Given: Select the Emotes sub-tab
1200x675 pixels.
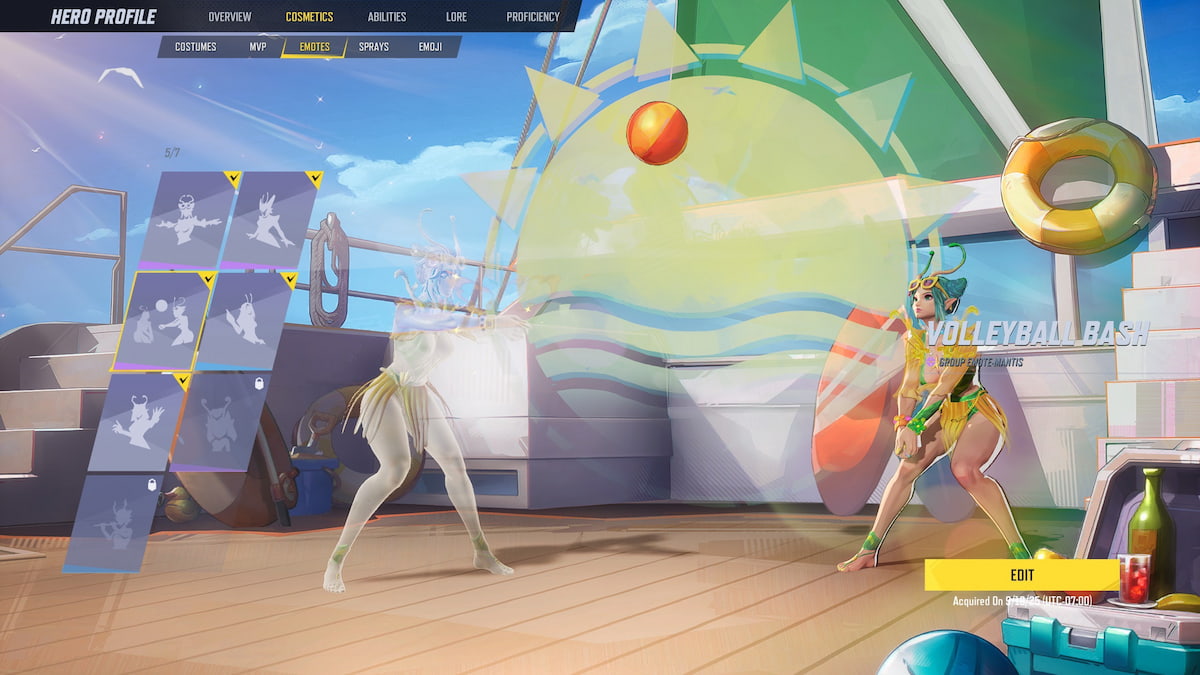Looking at the screenshot, I should point(314,47).
